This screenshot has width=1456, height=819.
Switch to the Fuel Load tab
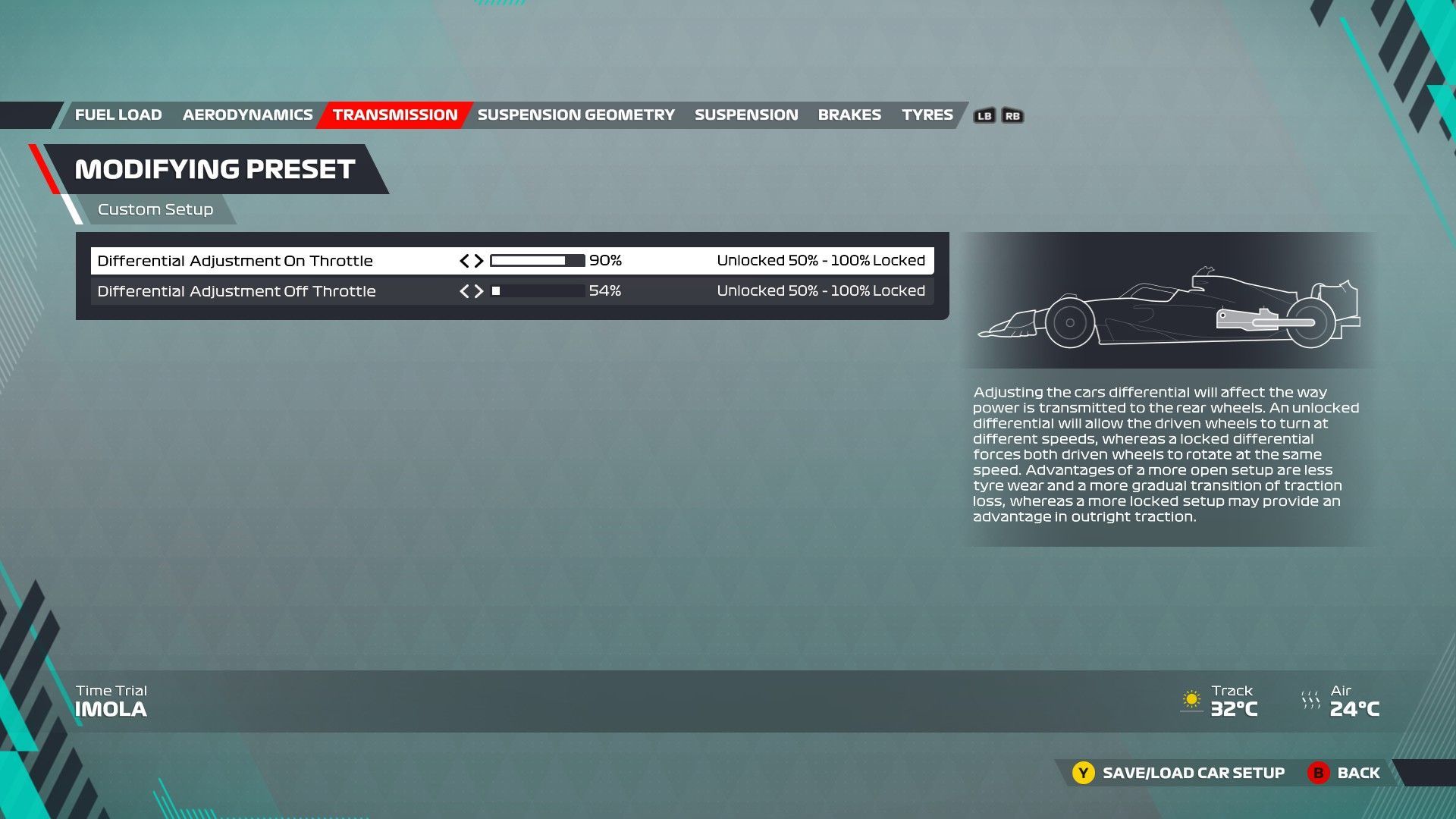click(x=118, y=115)
